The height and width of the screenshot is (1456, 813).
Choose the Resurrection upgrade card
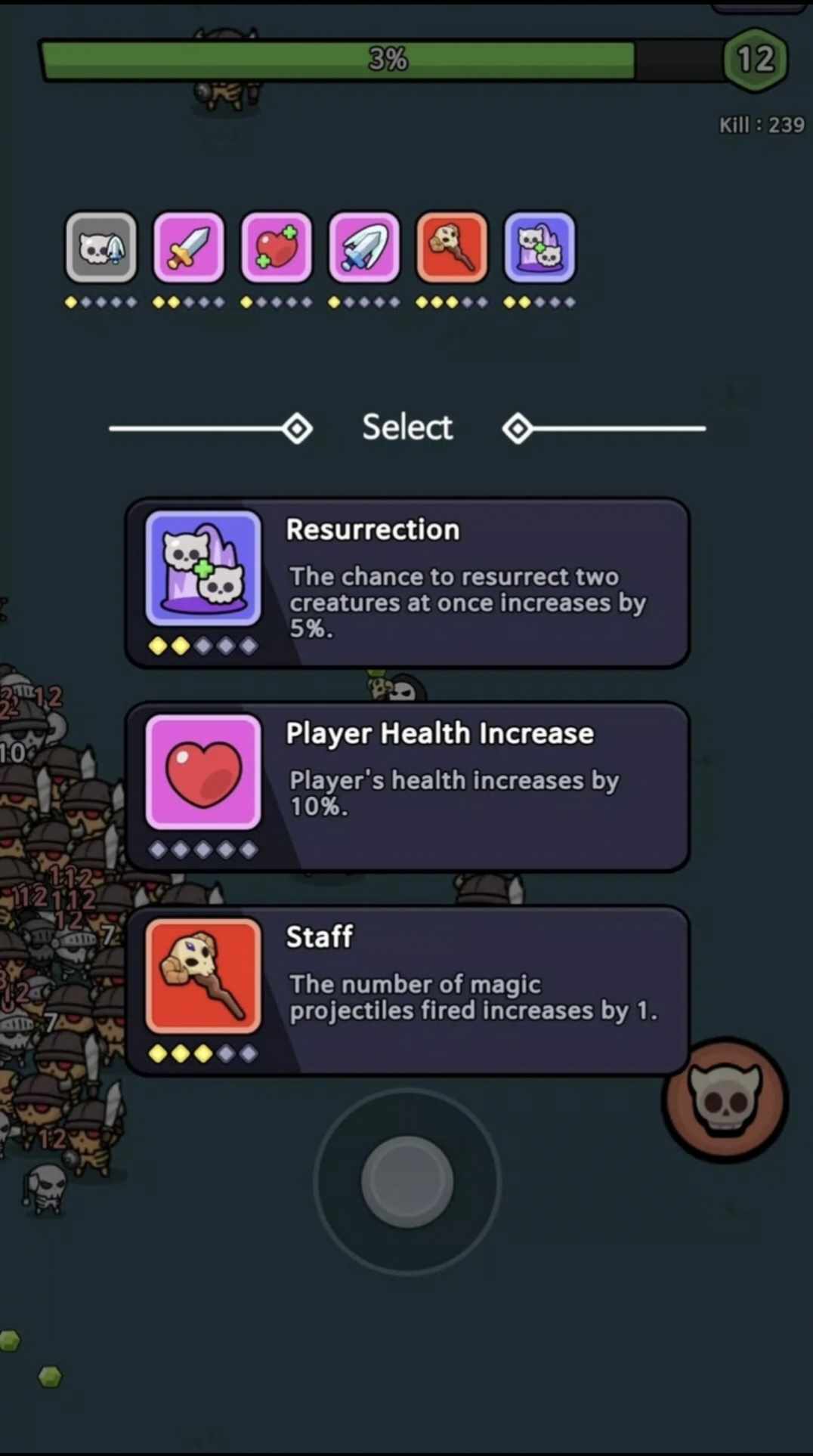[x=407, y=582]
